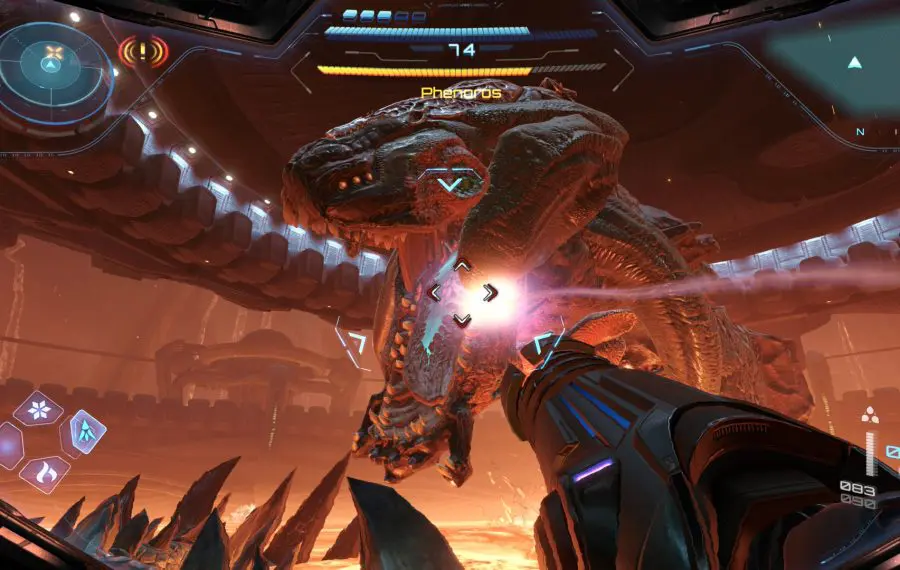Select the glowing purple orb ability slot

[8, 443]
